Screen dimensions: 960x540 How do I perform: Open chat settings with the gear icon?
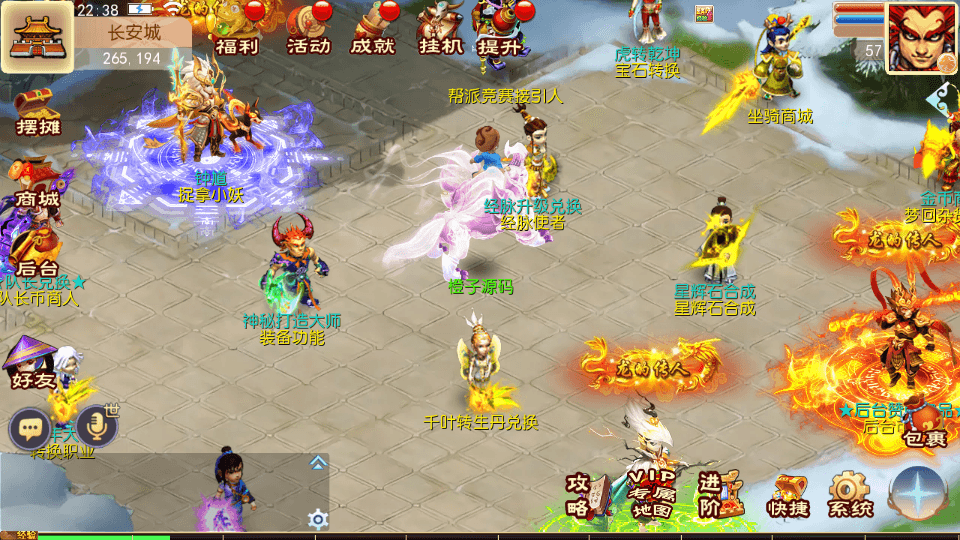pyautogui.click(x=318, y=518)
